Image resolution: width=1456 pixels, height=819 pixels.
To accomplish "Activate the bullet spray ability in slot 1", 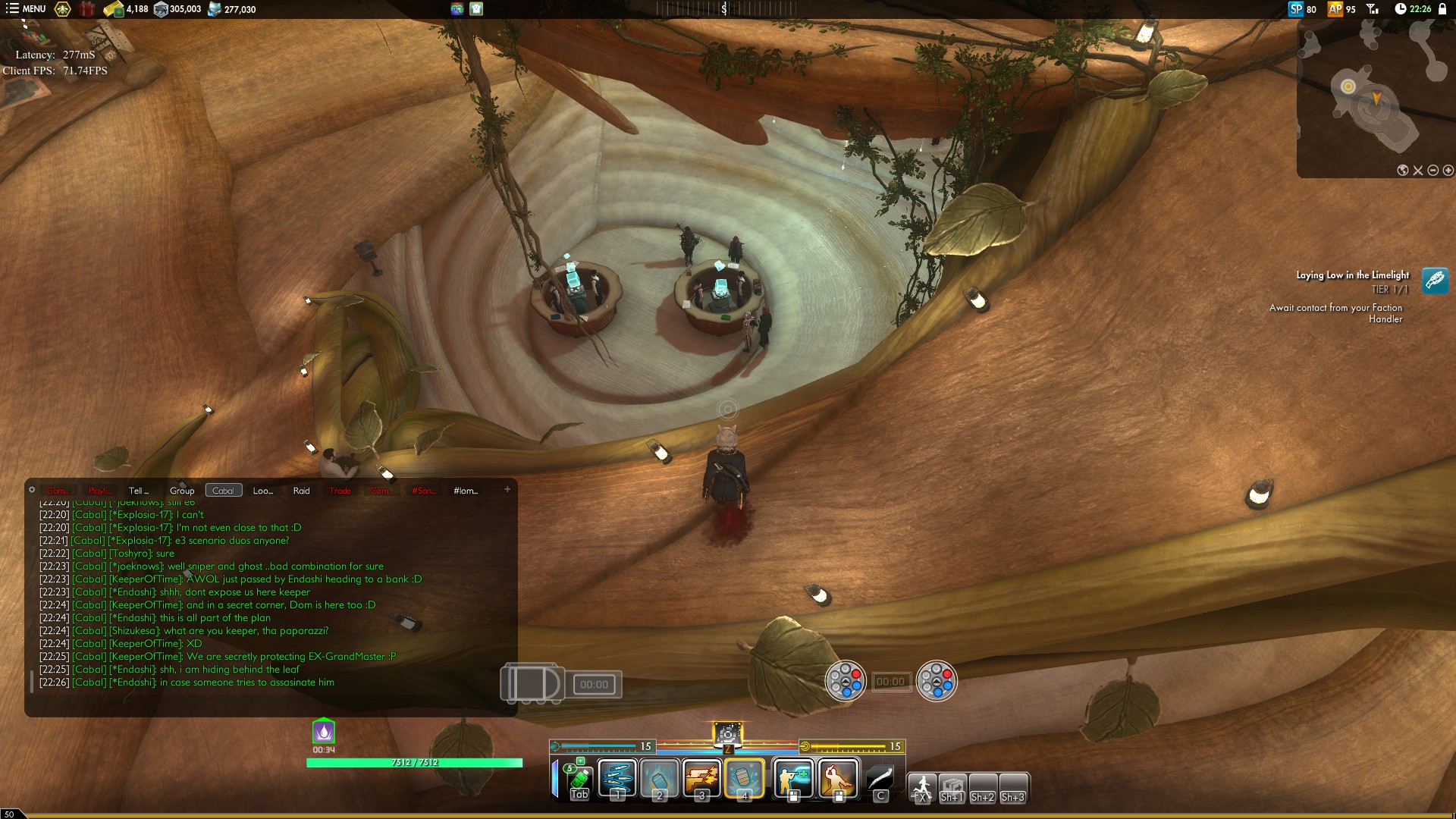I will [617, 779].
